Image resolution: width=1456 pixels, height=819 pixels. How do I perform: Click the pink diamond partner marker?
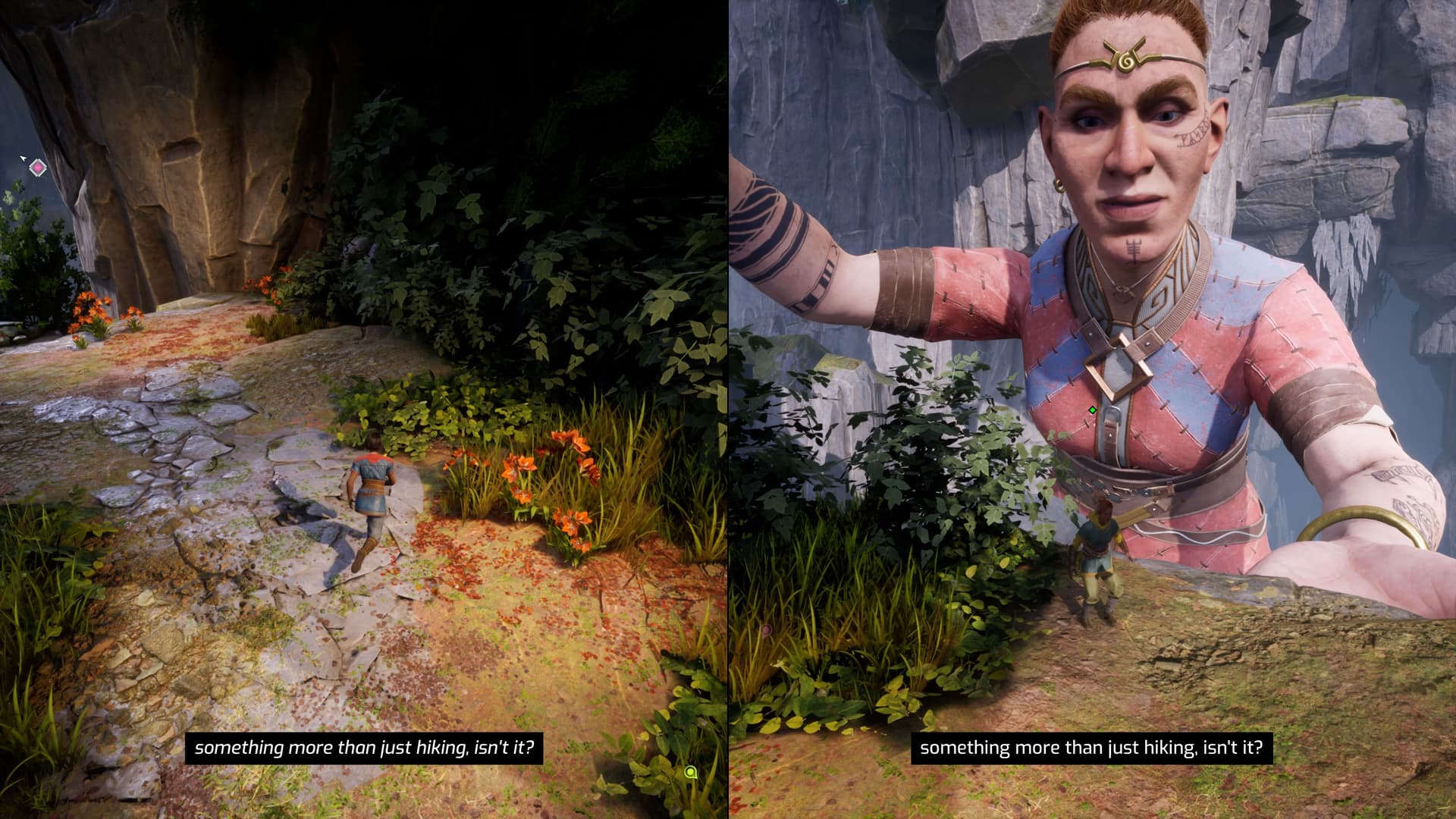(x=37, y=168)
